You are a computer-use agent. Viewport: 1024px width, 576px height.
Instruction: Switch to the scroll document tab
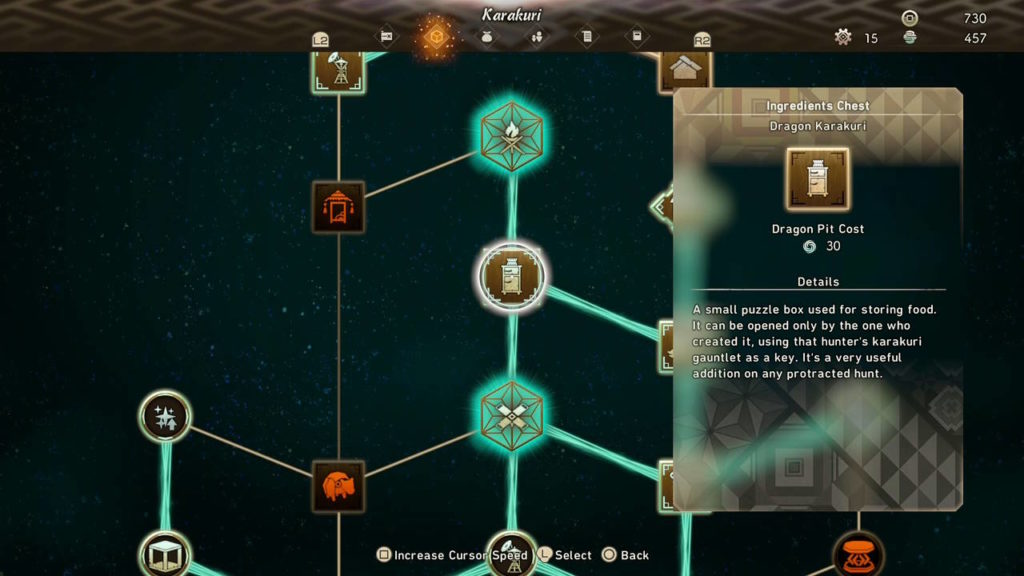[x=587, y=37]
